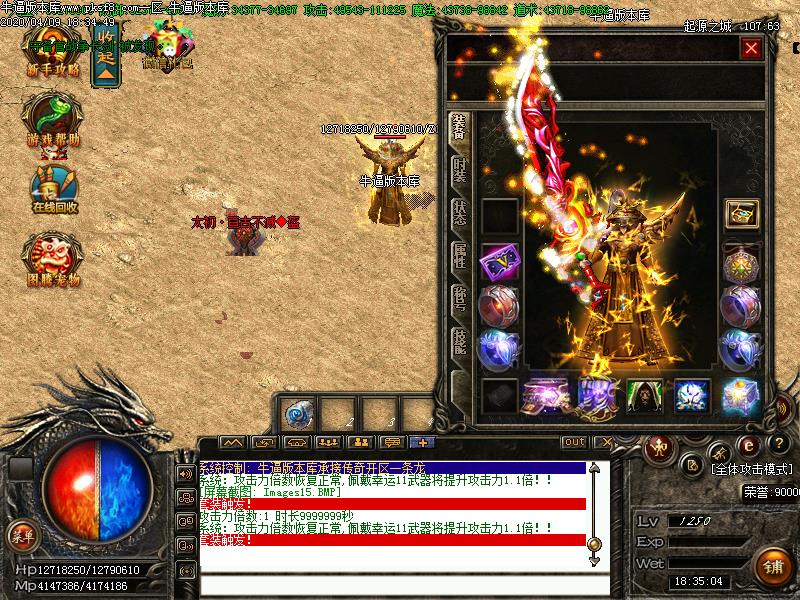Switch to the 时装 costume tab
800x600 pixels.
pos(459,168)
